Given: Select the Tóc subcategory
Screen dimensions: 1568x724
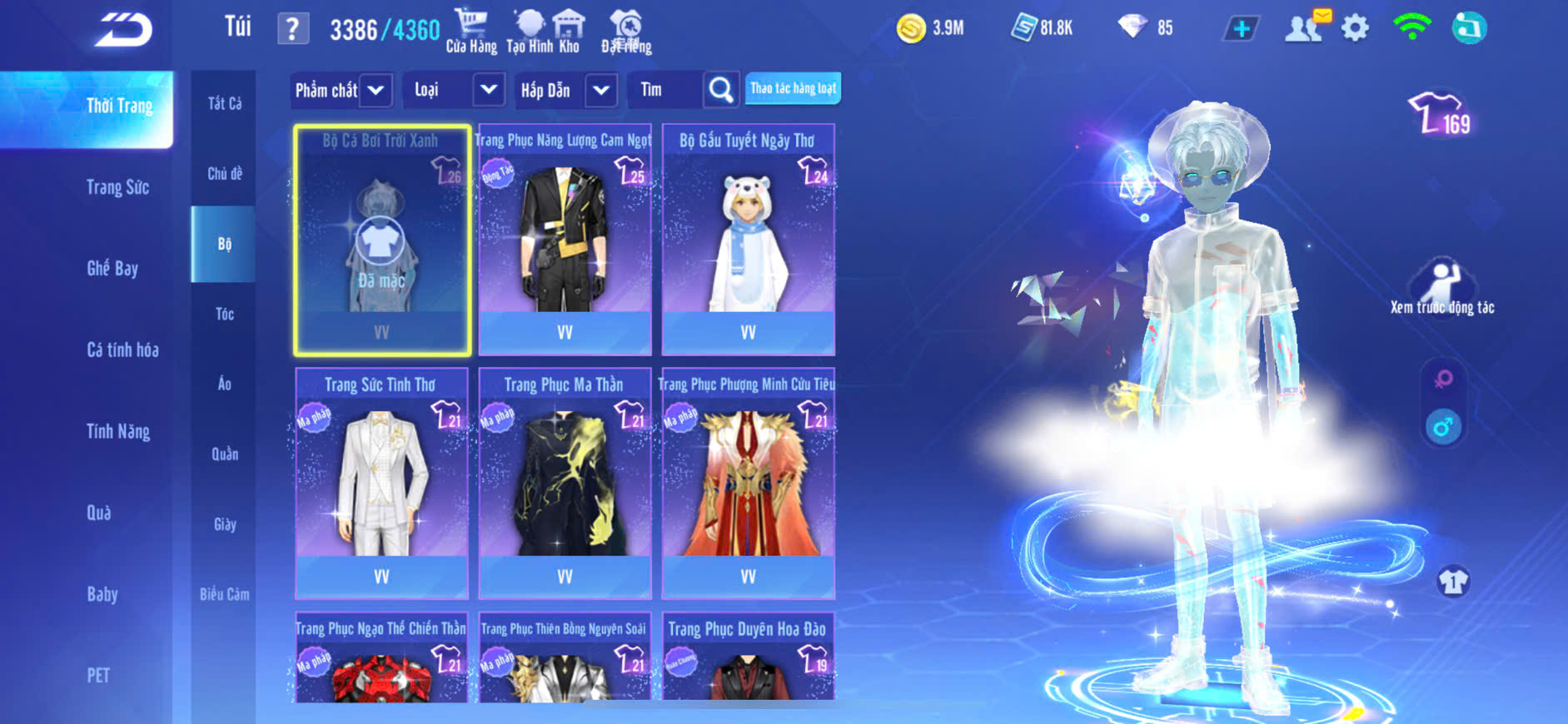Looking at the screenshot, I should coord(224,314).
